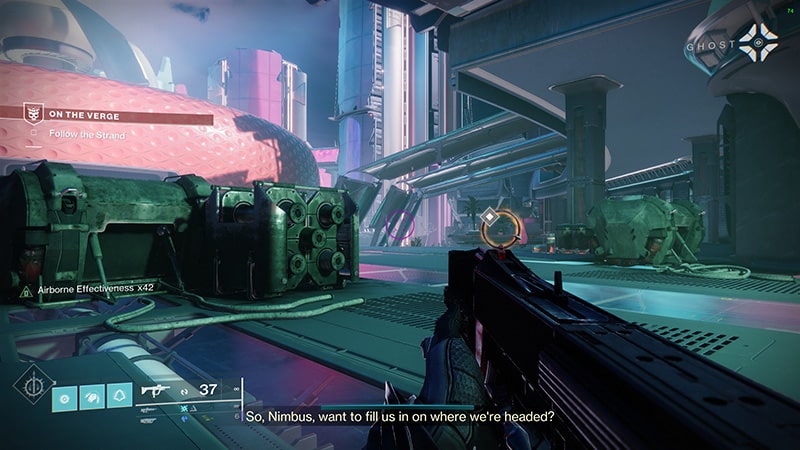Click the diamond objective waypoint marker

coord(490,217)
